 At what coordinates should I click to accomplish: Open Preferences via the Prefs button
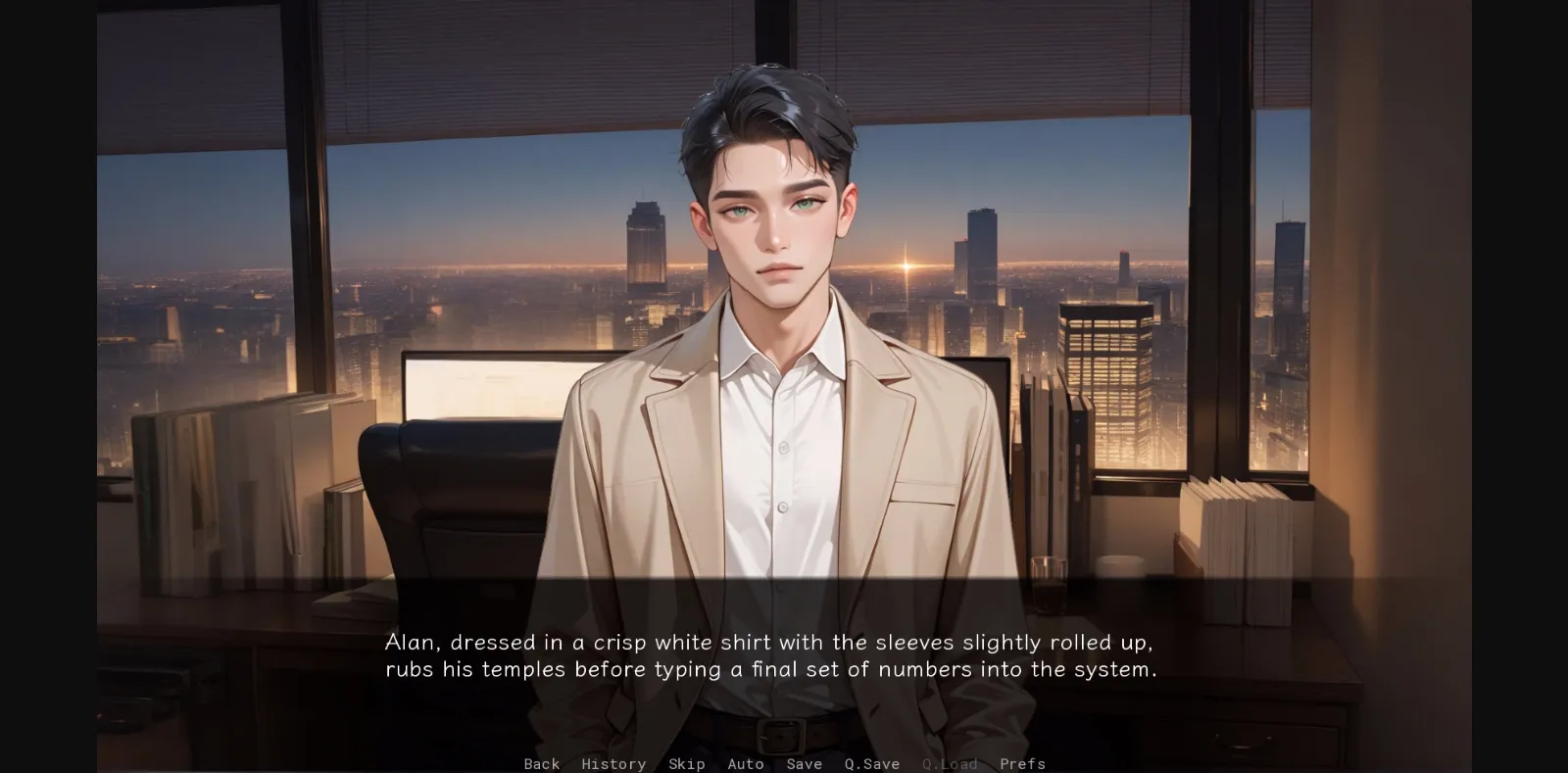[x=1022, y=764]
